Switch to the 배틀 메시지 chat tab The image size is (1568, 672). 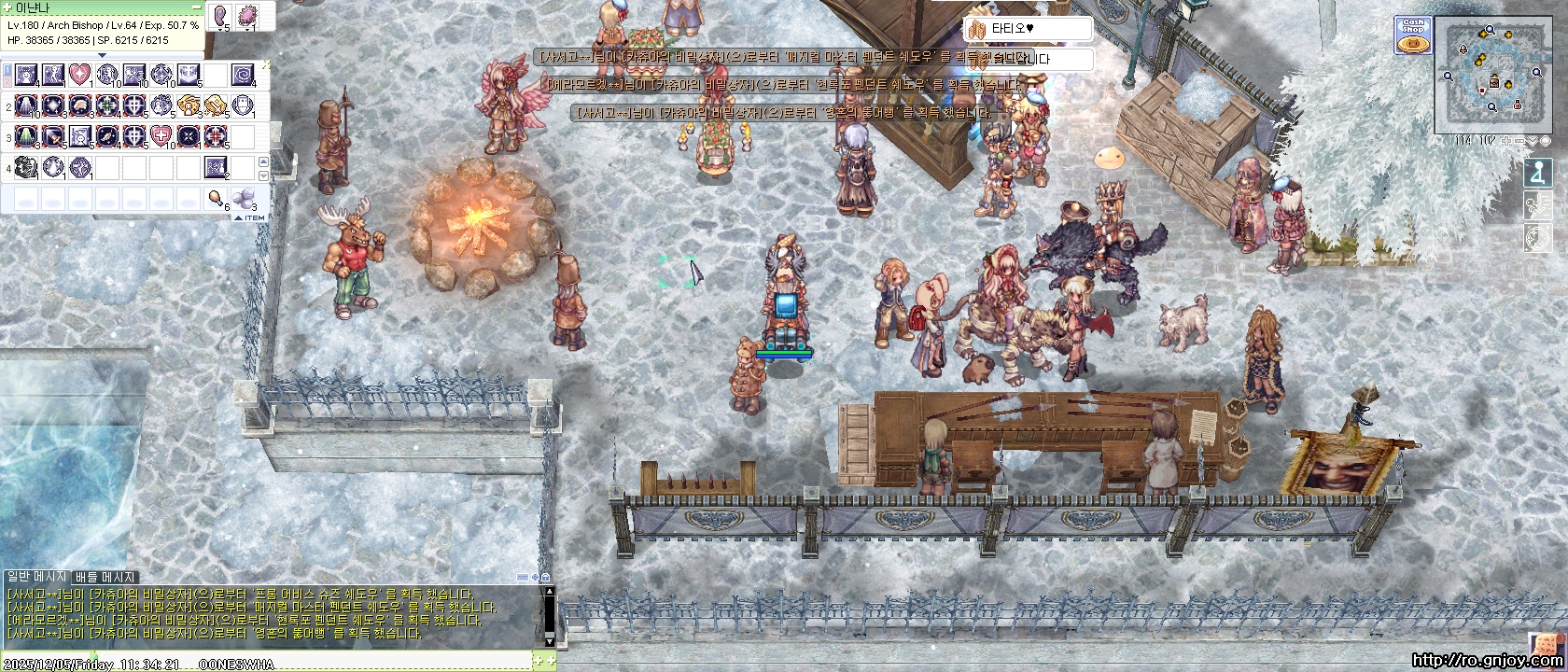[x=105, y=578]
